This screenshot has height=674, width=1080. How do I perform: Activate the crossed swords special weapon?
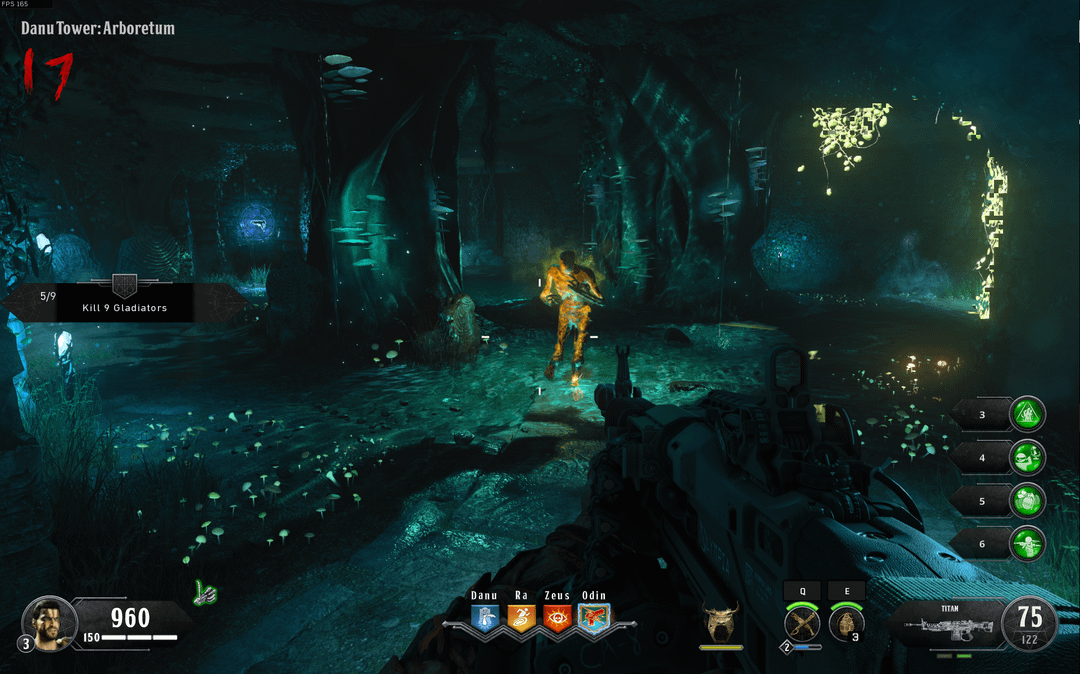[802, 625]
